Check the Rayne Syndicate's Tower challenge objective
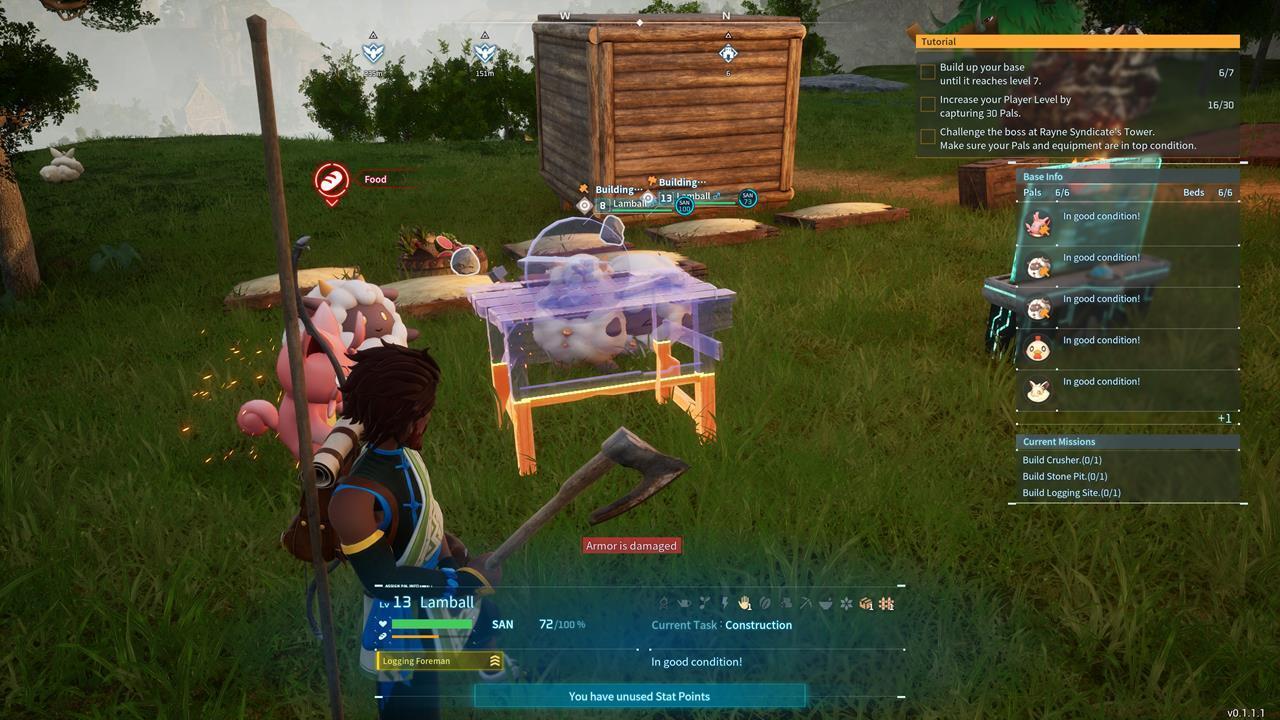 tap(927, 135)
